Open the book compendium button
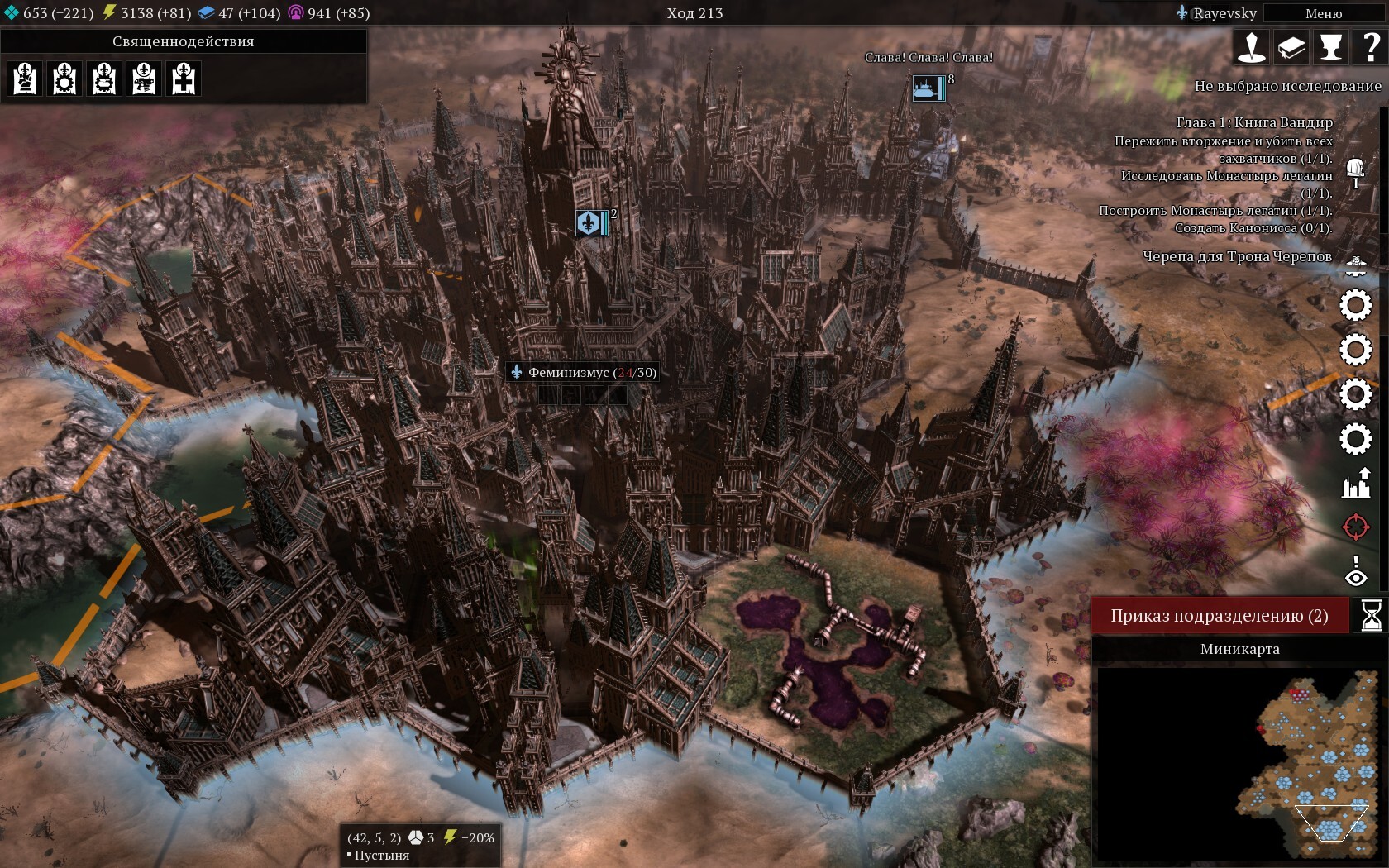This screenshot has height=868, width=1389. click(1291, 47)
